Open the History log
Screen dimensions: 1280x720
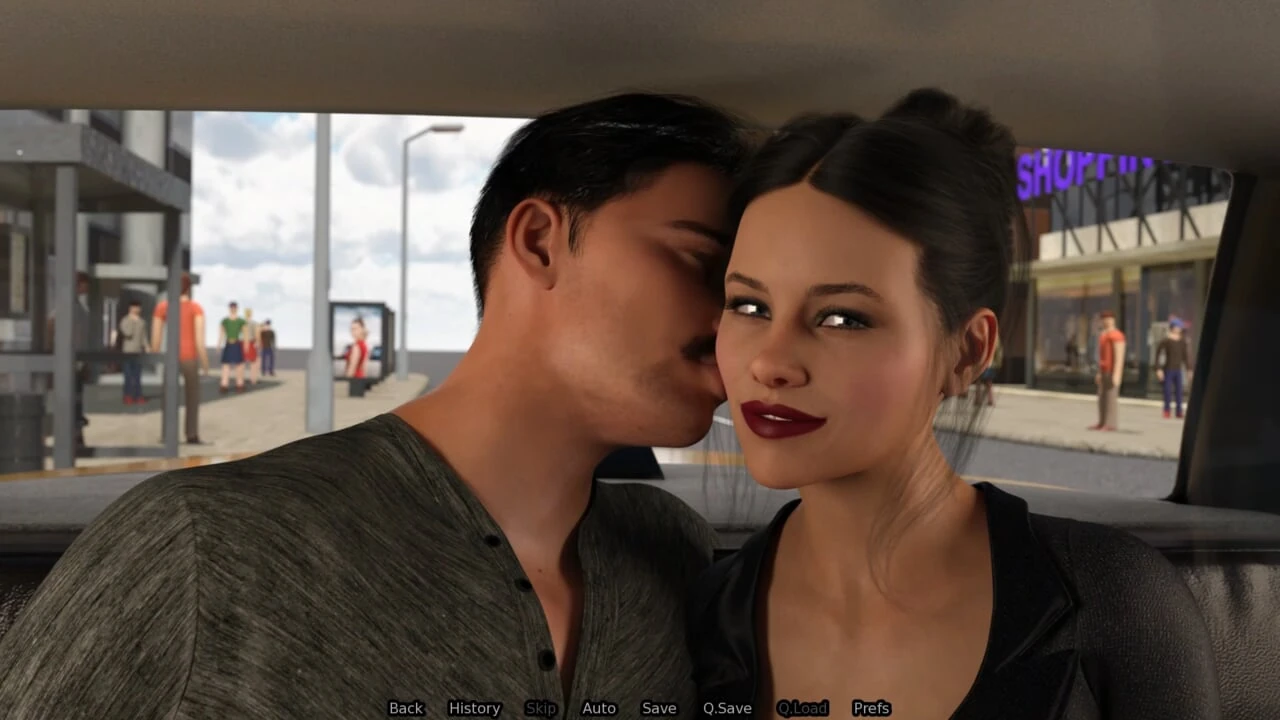tap(474, 708)
